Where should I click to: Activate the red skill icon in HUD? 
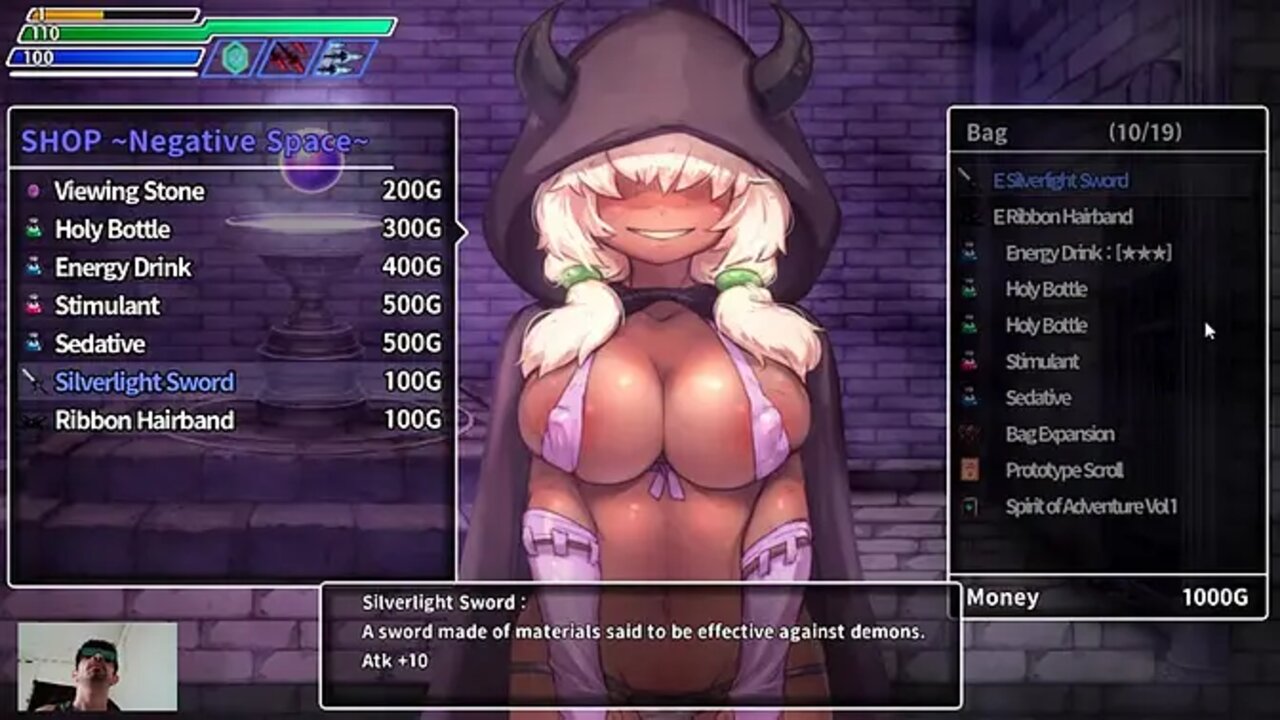pos(289,58)
